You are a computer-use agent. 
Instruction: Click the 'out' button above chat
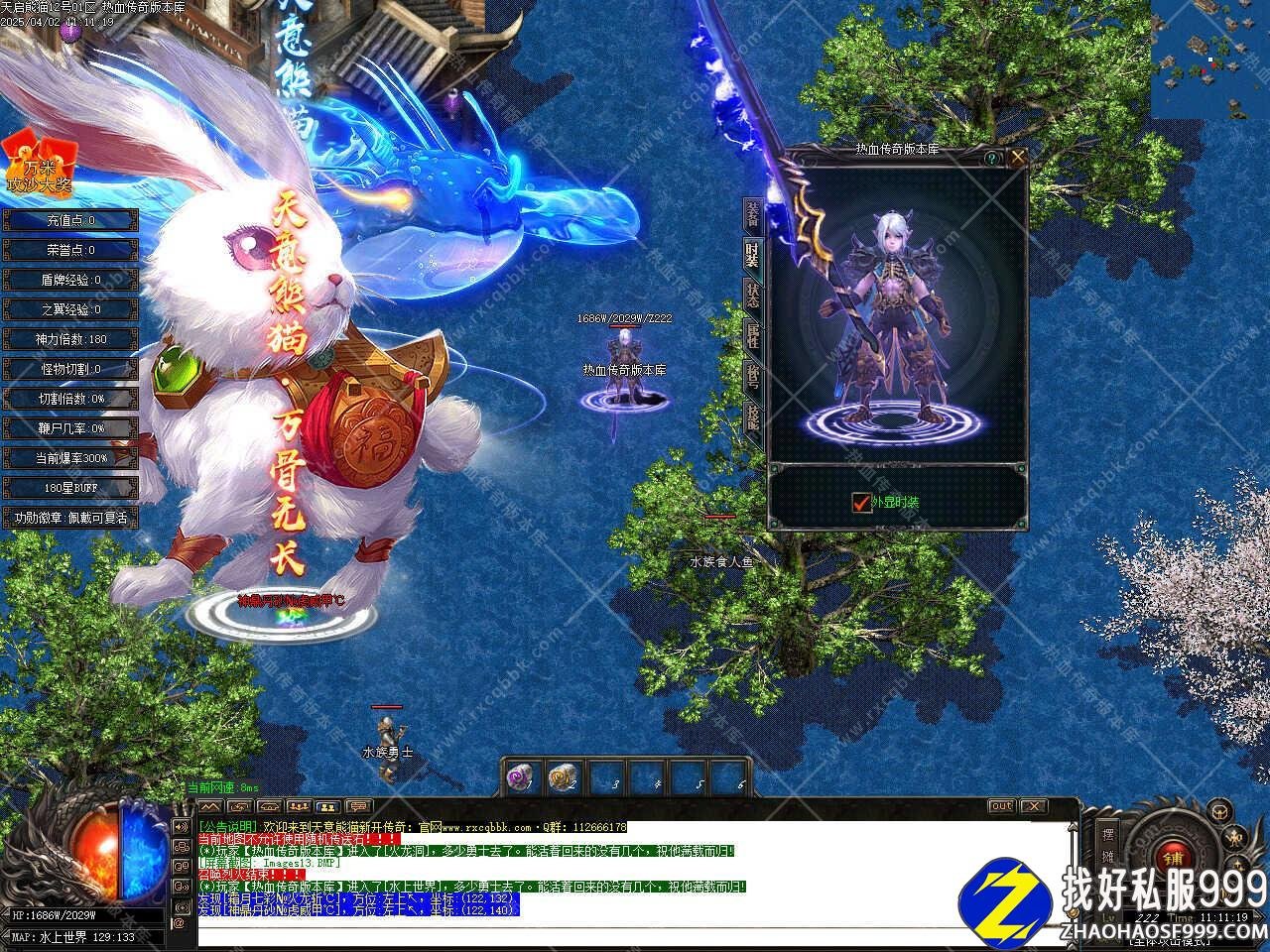click(1001, 806)
